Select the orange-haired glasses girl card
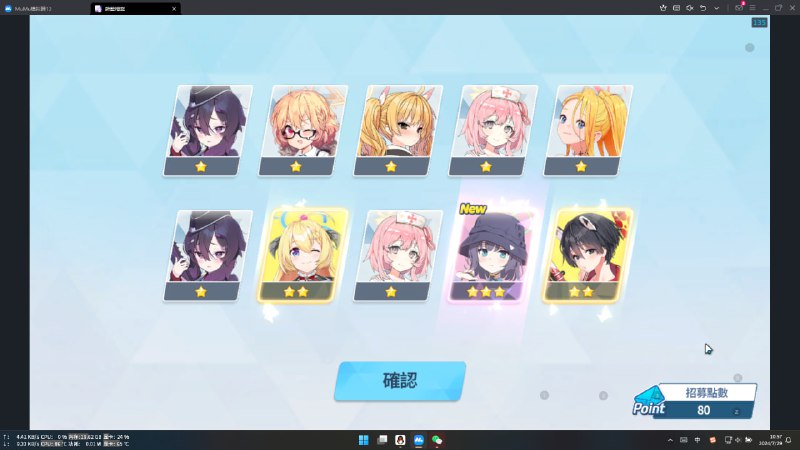Viewport: 800px width, 450px height. click(x=302, y=130)
